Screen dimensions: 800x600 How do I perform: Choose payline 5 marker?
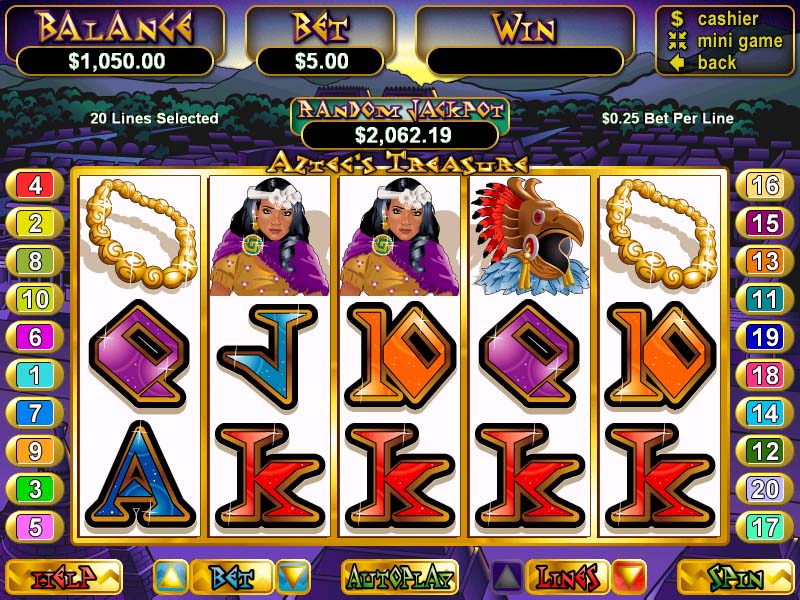click(x=35, y=527)
